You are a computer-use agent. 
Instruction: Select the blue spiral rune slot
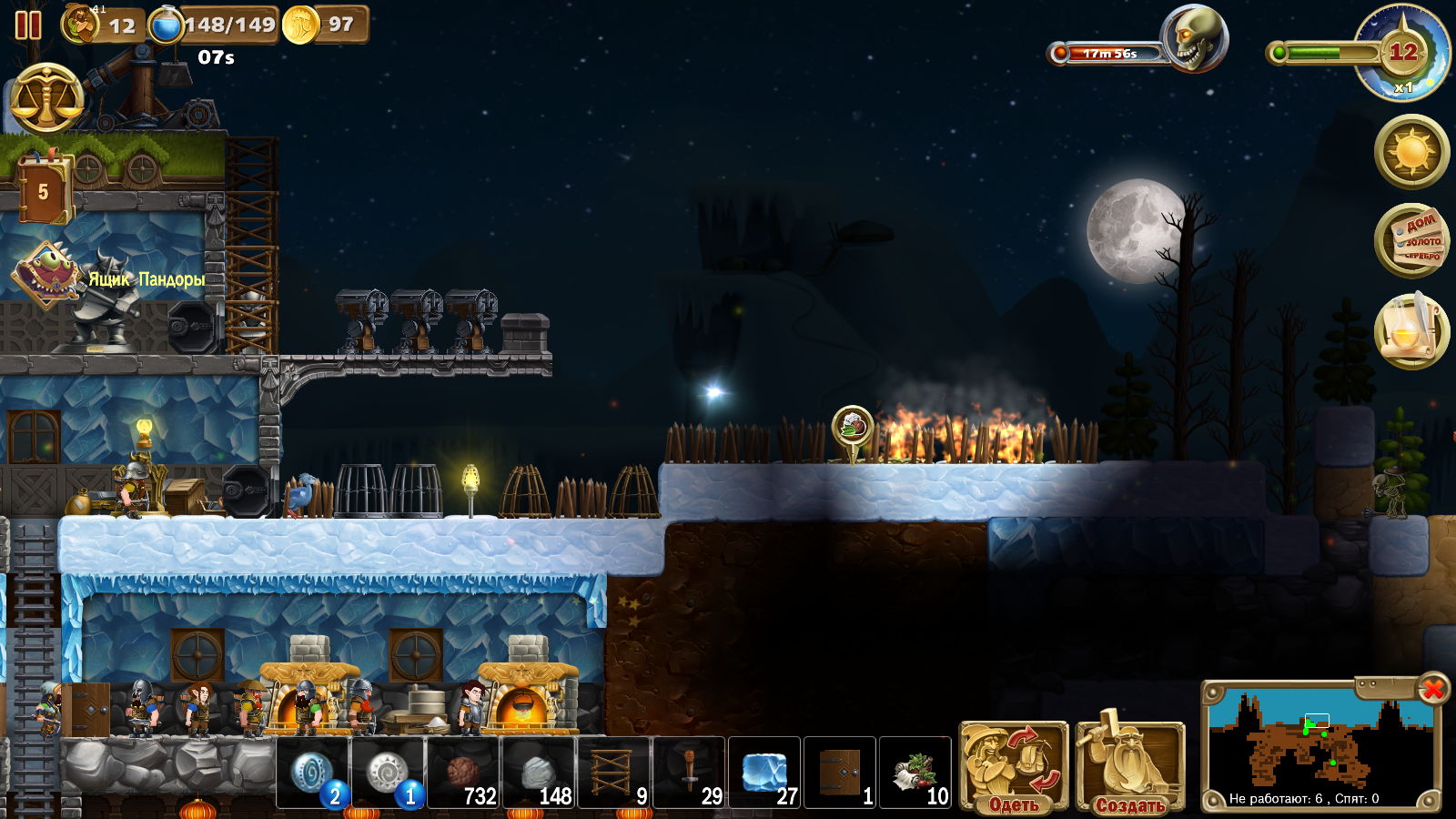pyautogui.click(x=312, y=773)
